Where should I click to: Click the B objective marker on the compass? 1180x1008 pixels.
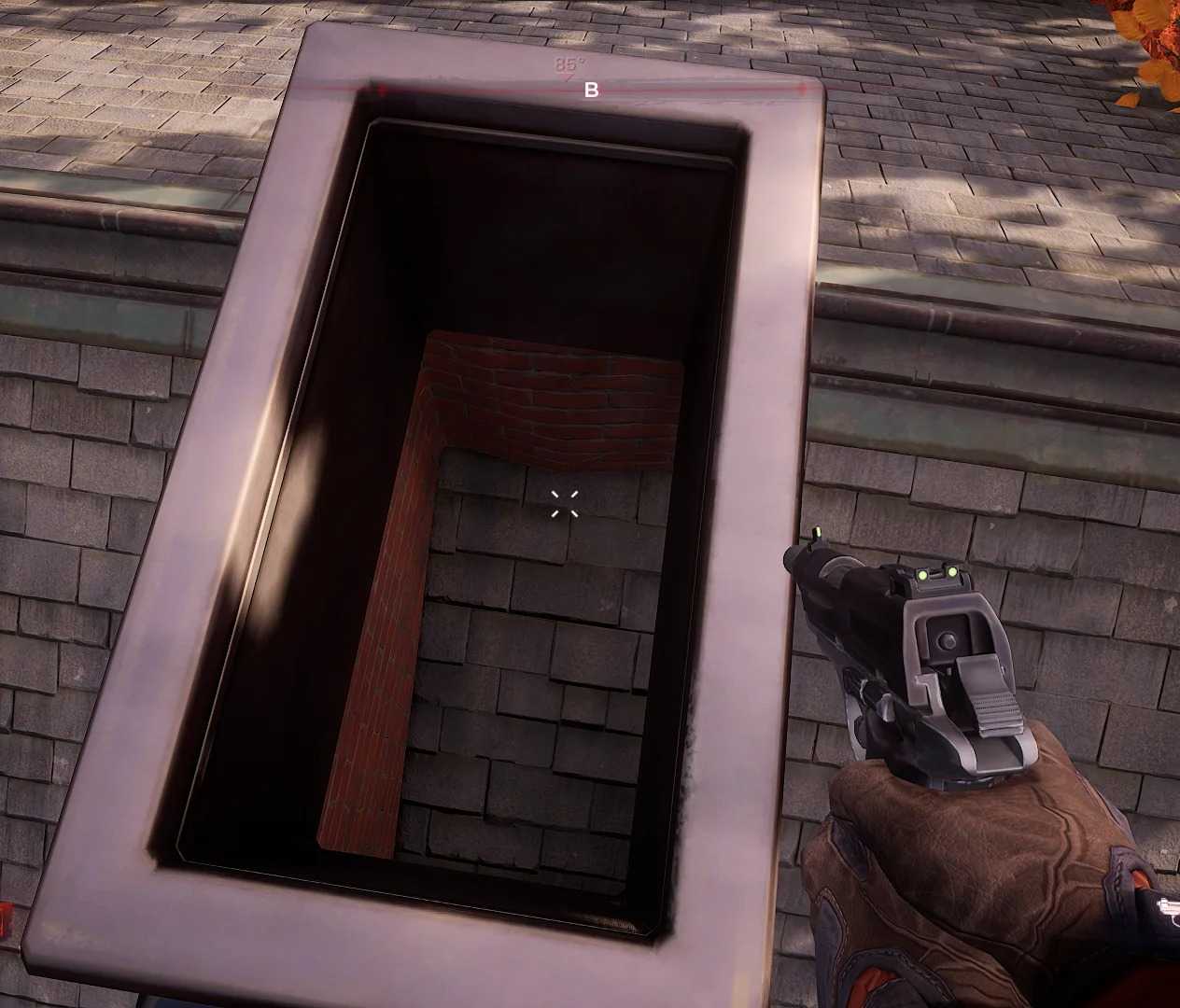pos(591,91)
